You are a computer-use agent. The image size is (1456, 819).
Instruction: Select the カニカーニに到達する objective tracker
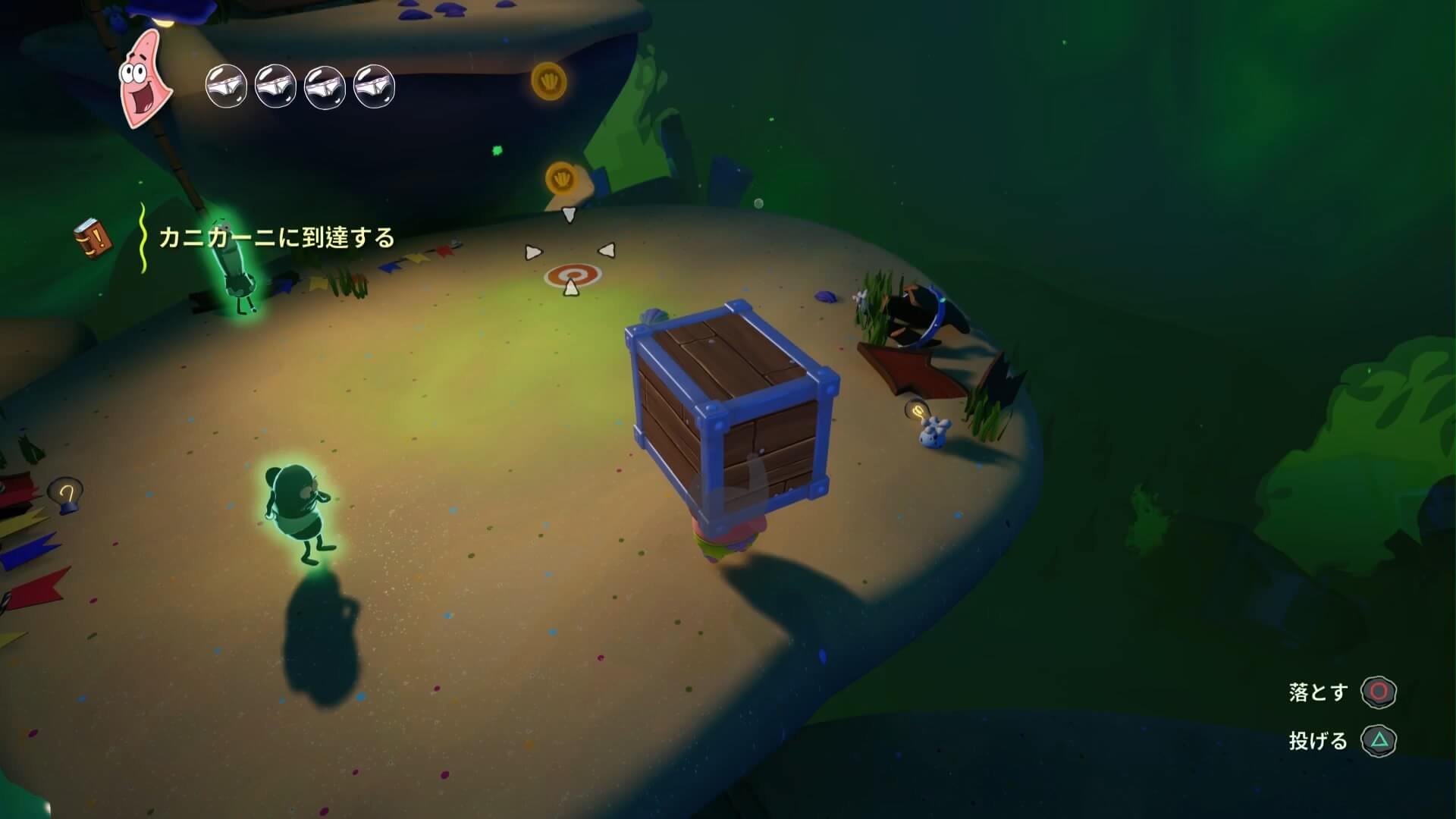(277, 238)
